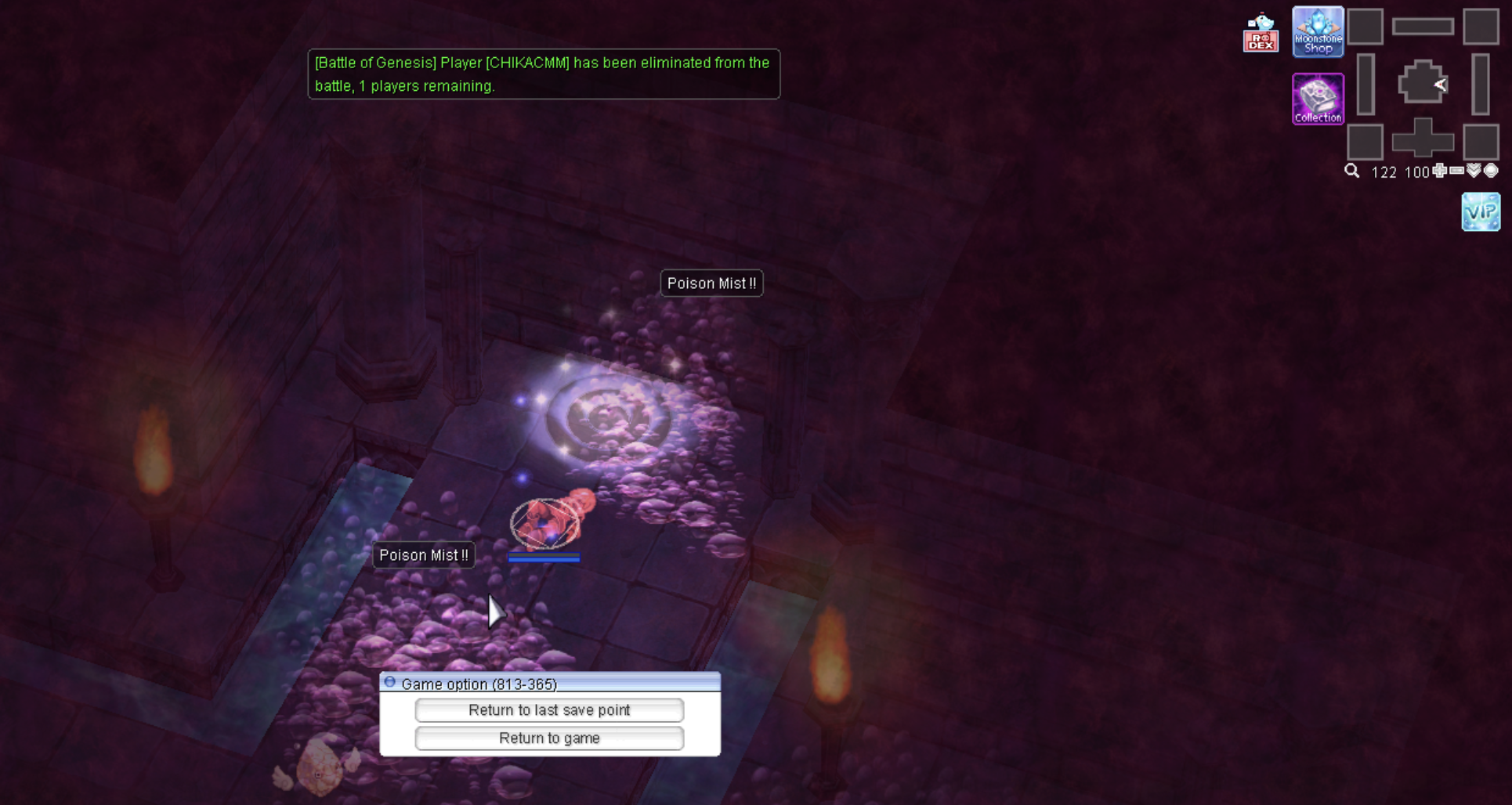Open the Moonstone Shop
The width and height of the screenshot is (1512, 805).
[1318, 32]
